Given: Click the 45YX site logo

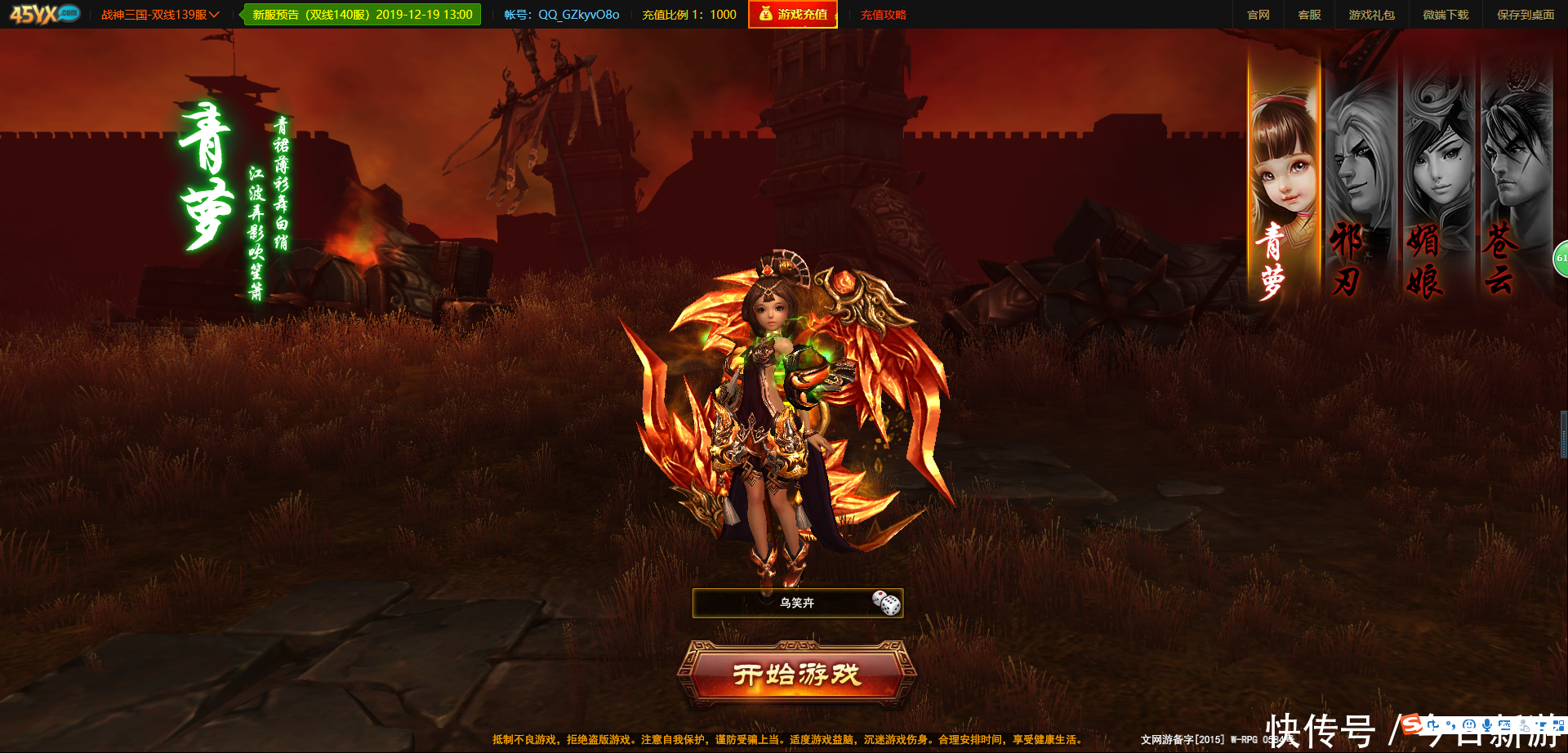Looking at the screenshot, I should [x=45, y=14].
